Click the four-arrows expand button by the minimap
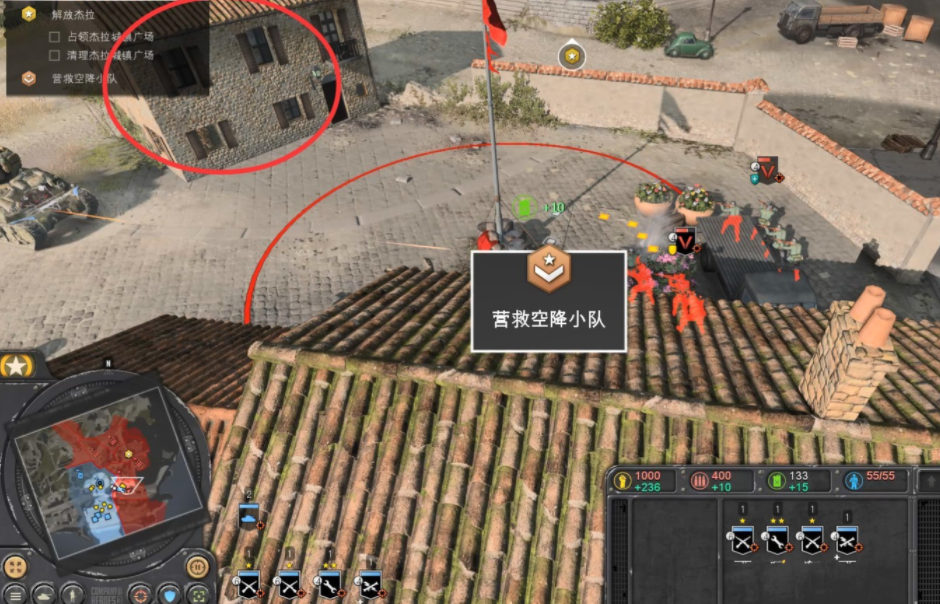 point(15,567)
